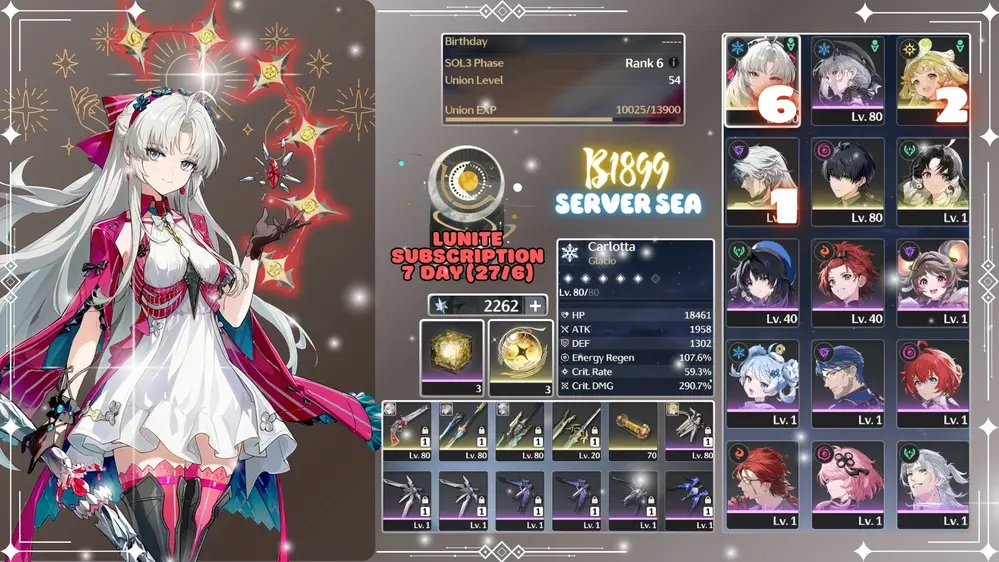Add more Astrite with the plus button
The width and height of the screenshot is (999, 562).
pos(536,307)
